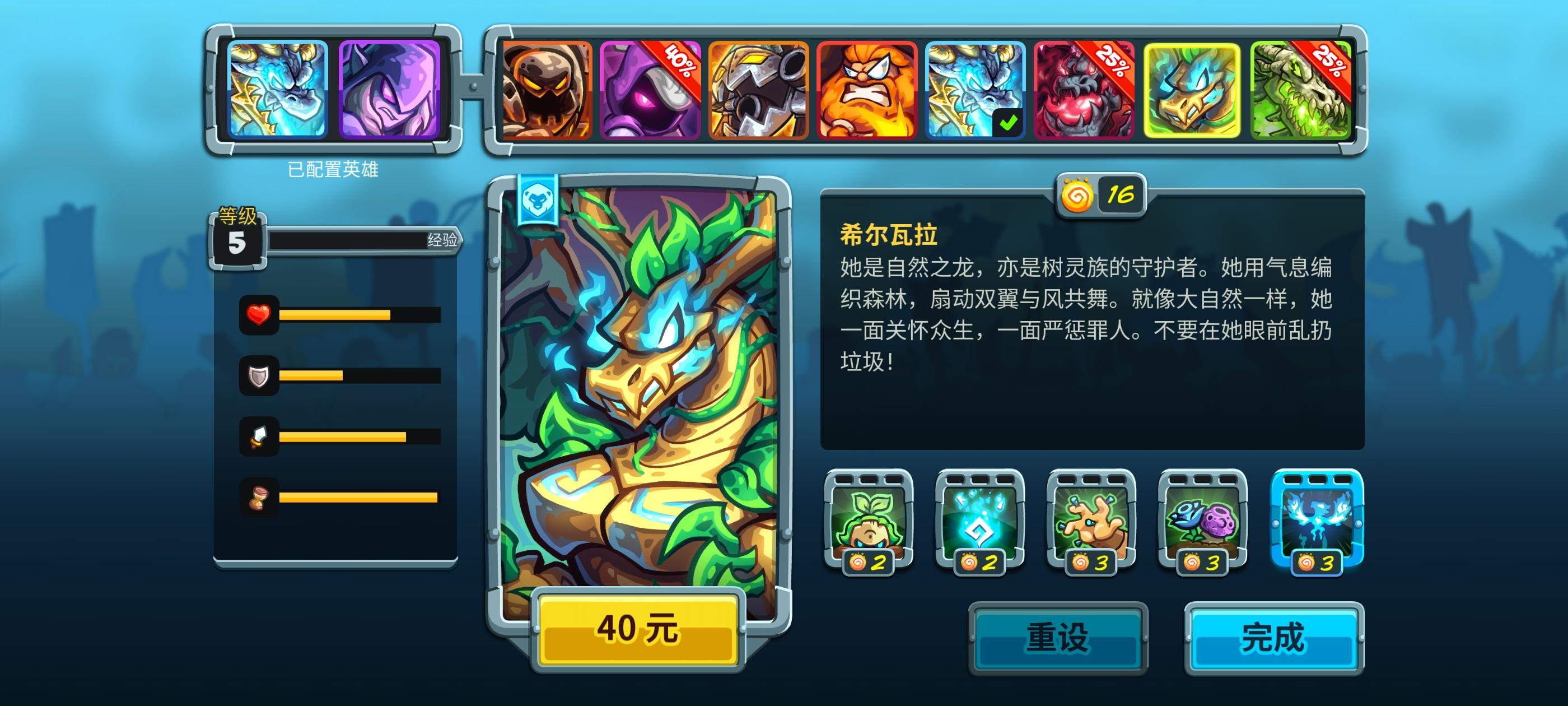
Task: Toggle the green checkmark on the ice dragon
Action: click(x=1007, y=122)
